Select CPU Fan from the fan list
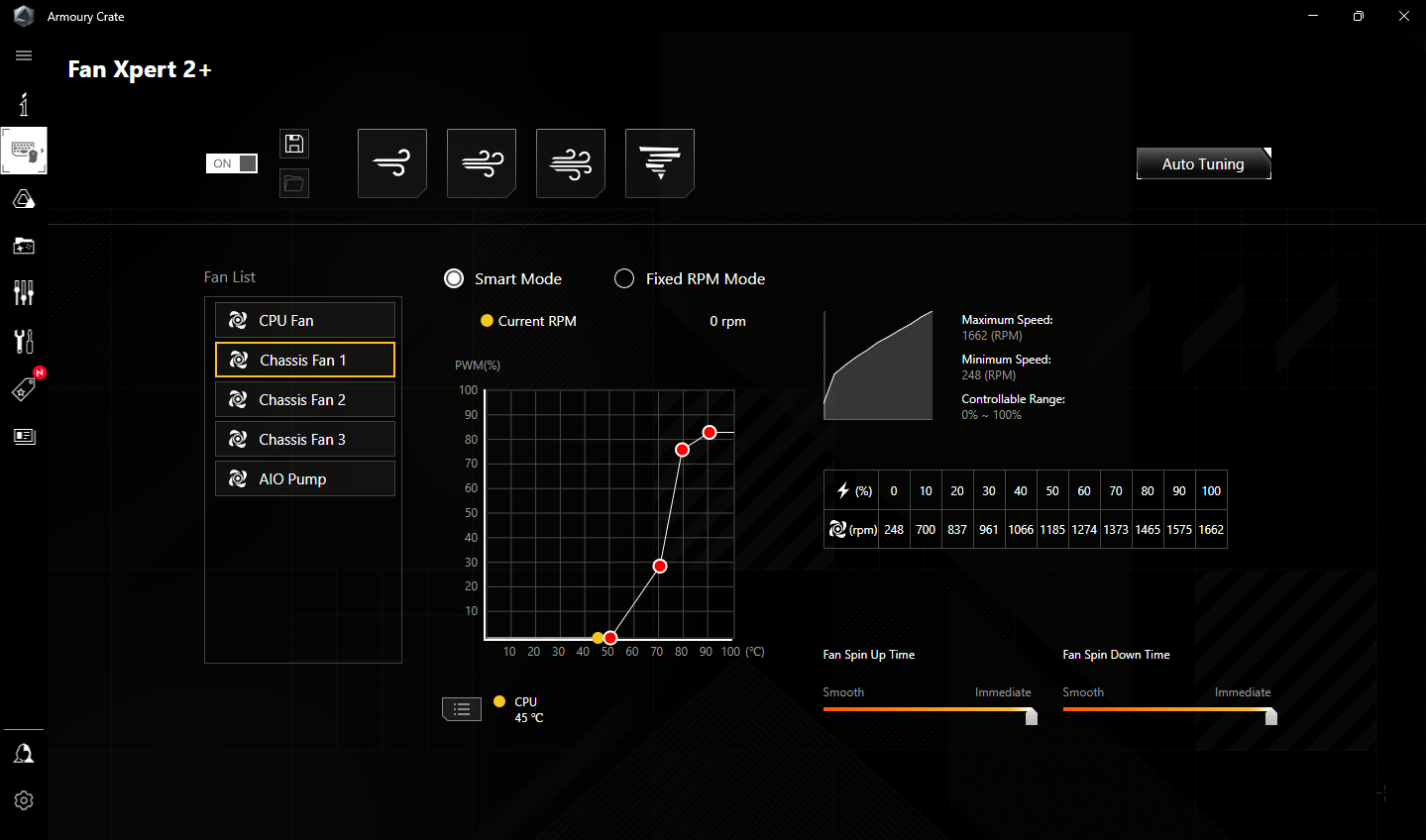The height and width of the screenshot is (840, 1426). [x=305, y=320]
